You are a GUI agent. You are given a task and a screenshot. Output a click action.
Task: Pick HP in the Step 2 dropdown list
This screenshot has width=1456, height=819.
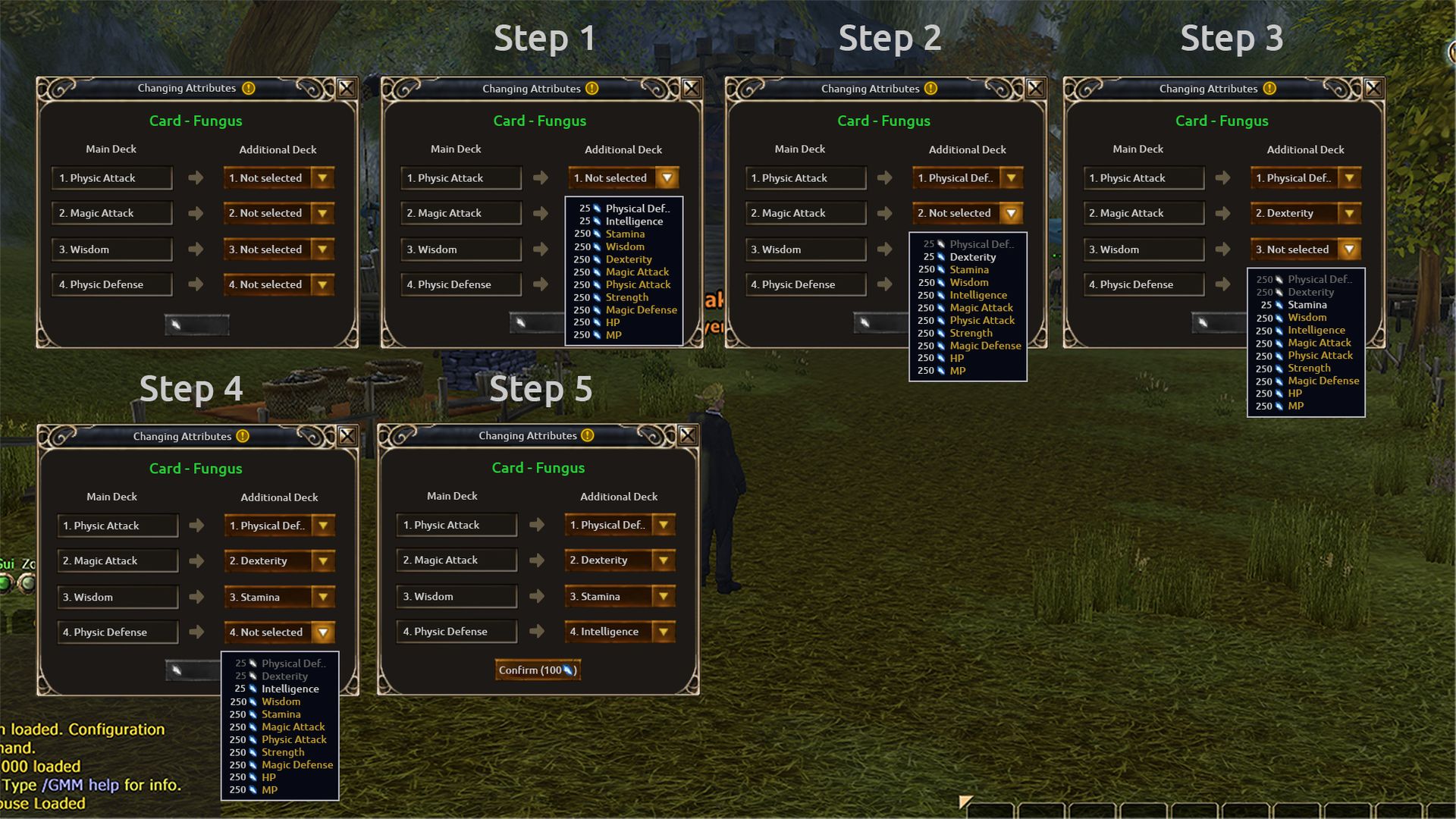click(957, 358)
